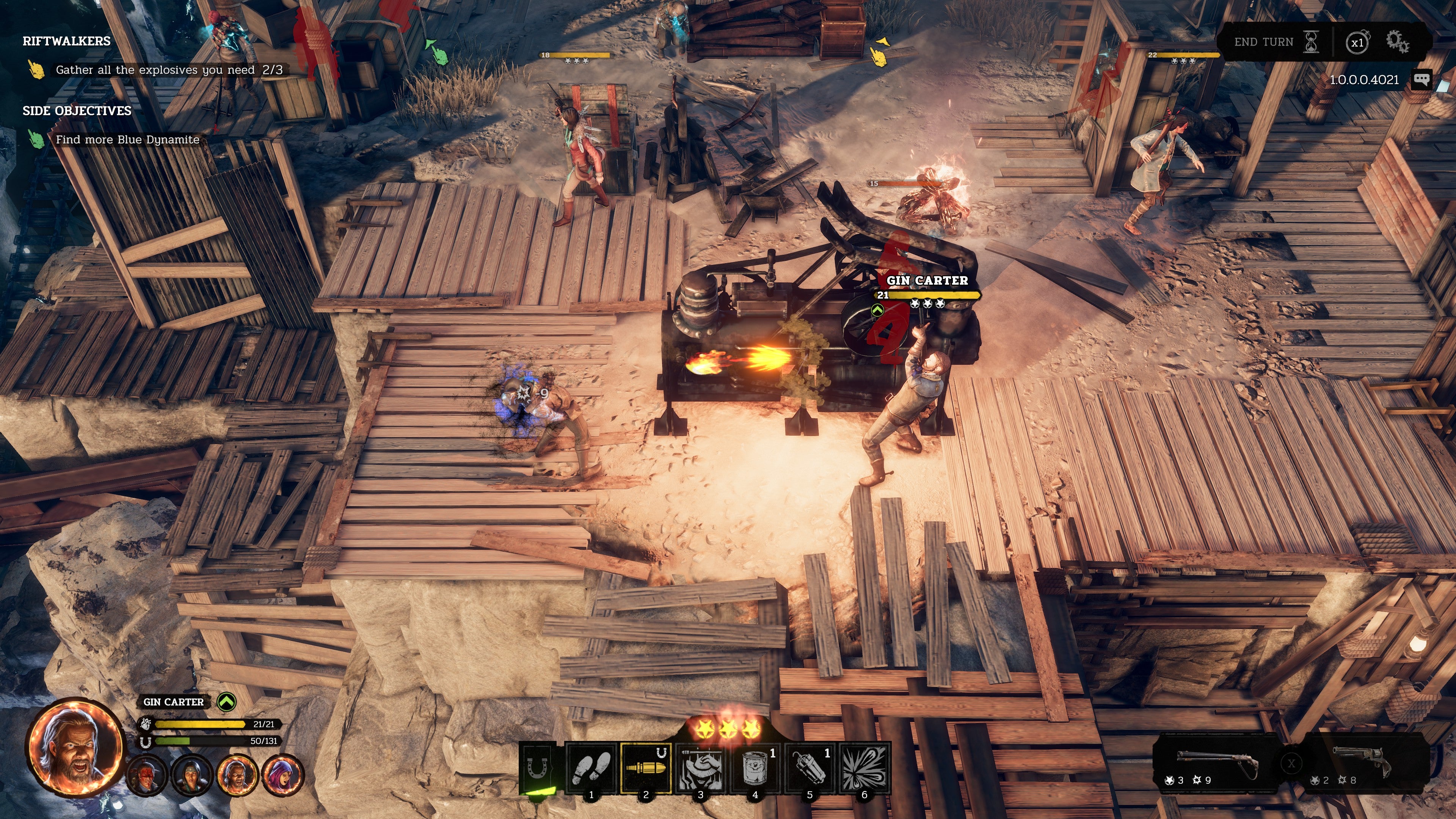Click the Gather explosives objective
Screen dimensions: 1456x819
(x=168, y=70)
